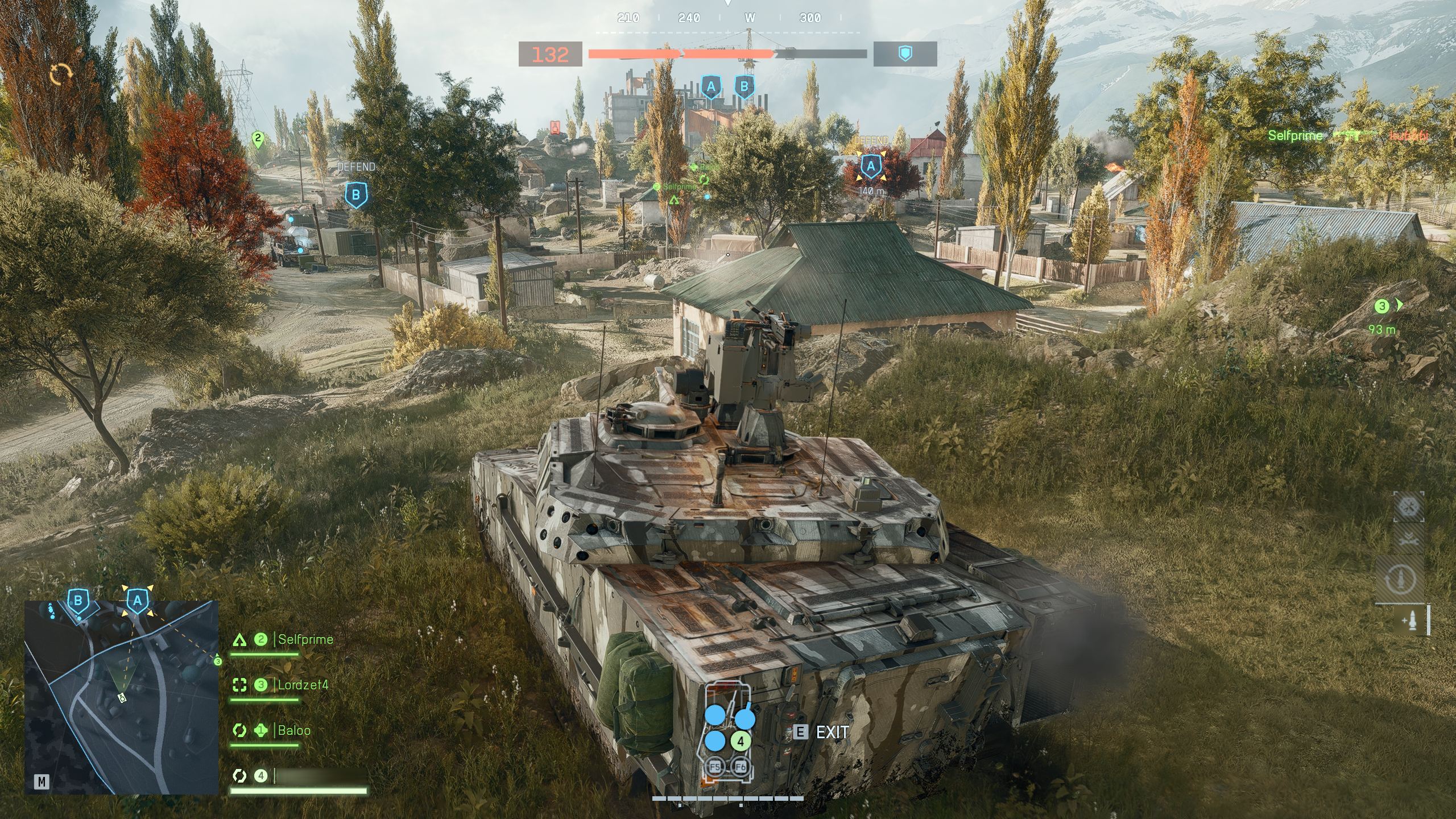
Task: Click the green seat 4 in vehicle diagram
Action: (x=741, y=742)
